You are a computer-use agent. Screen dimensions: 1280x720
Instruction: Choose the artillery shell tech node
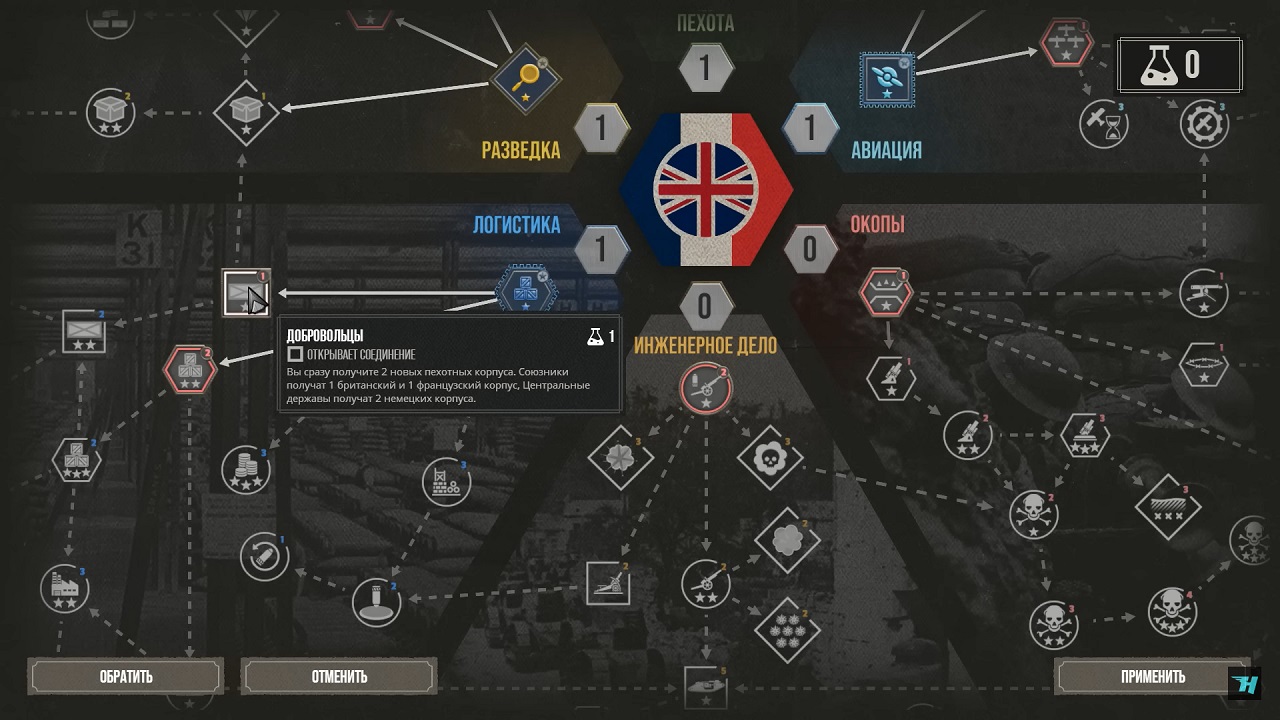[x=264, y=557]
